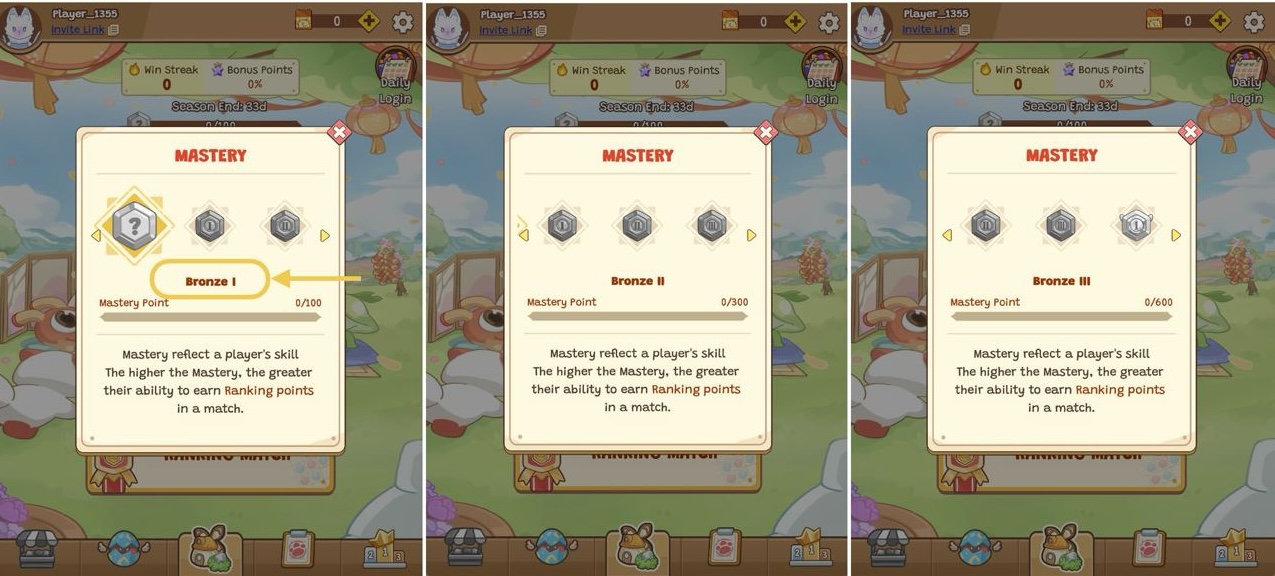
Task: Open Settings gear on the Bronze I screen
Action: (403, 22)
